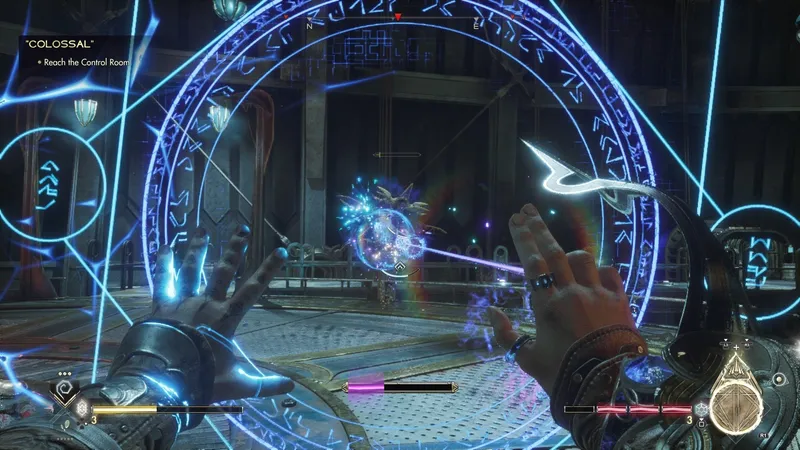
Task: Select the spiral shield spell icon
Action: pos(66,386)
